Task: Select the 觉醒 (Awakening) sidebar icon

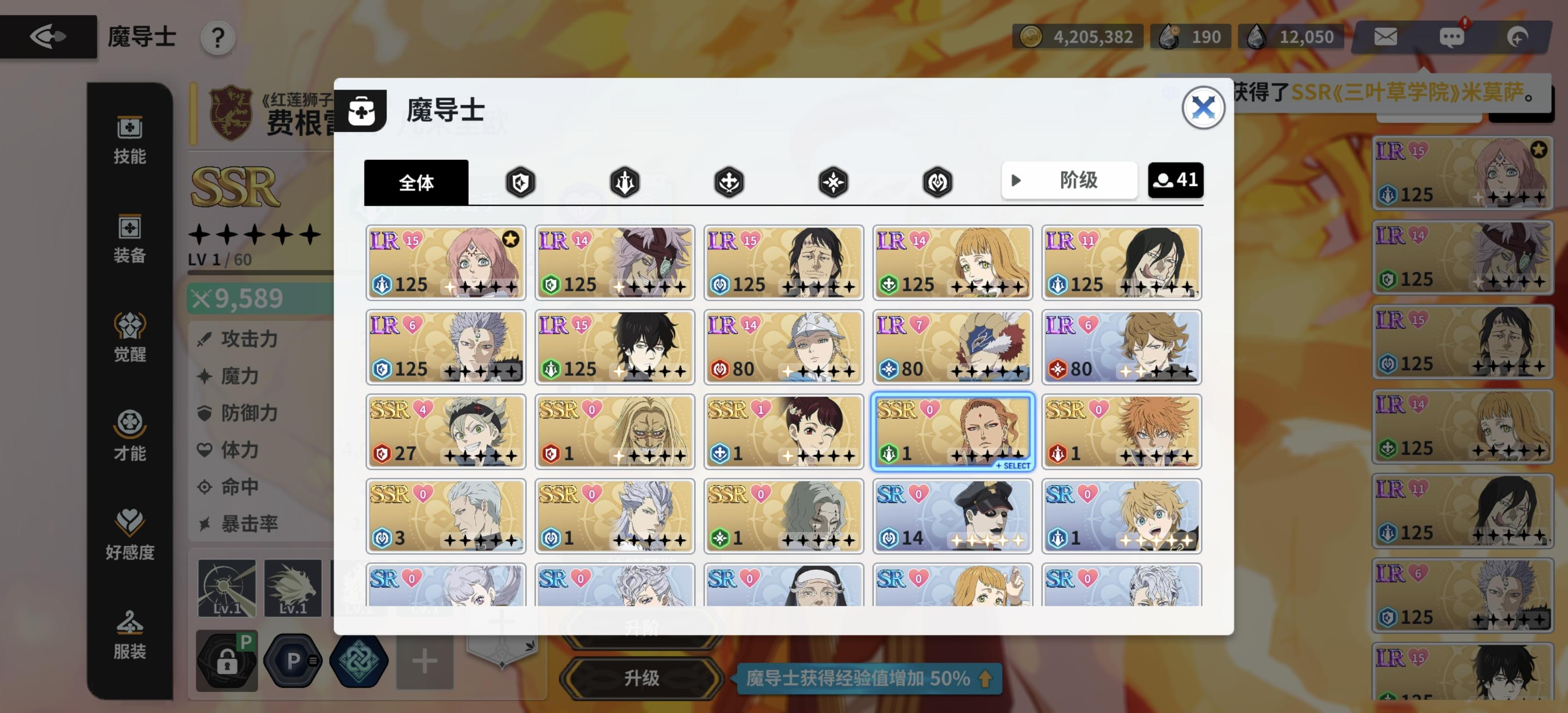Action: click(129, 335)
